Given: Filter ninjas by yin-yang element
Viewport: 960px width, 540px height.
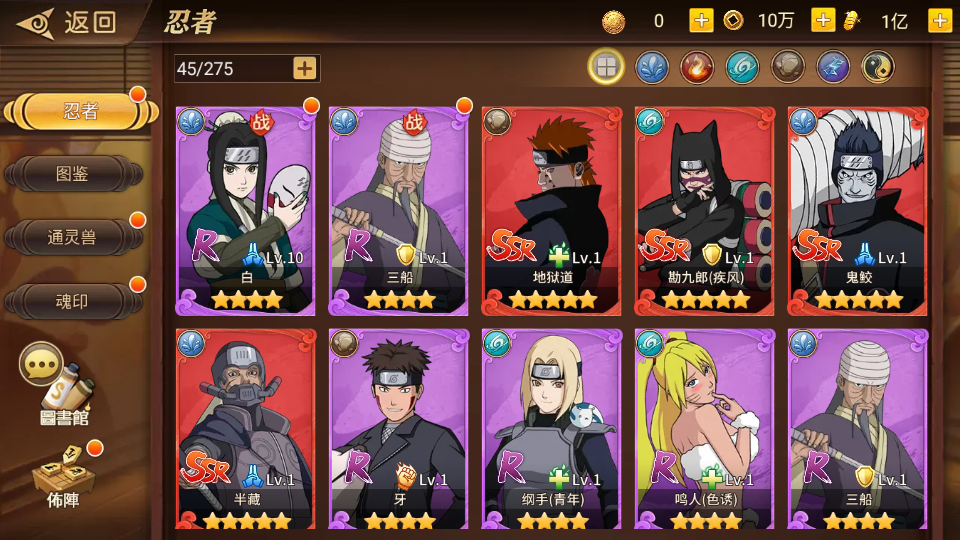Looking at the screenshot, I should point(878,67).
